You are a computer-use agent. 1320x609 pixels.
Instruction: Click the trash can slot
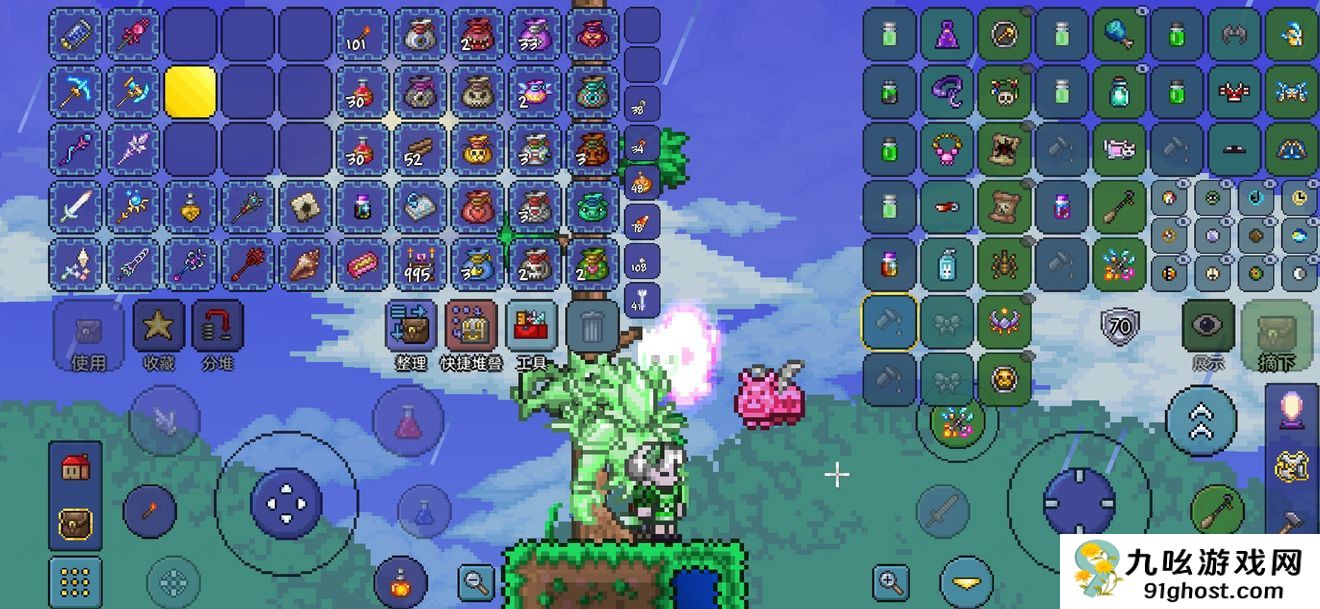coord(592,327)
